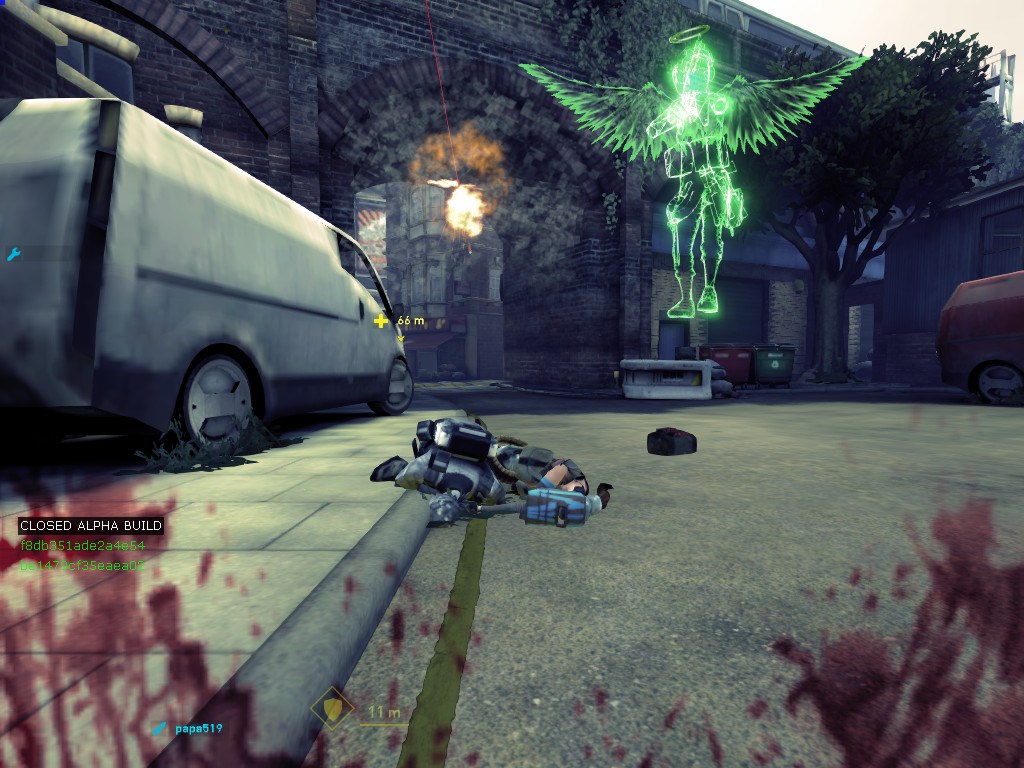1024x768 pixels.
Task: Select the blue wrench icon at left edge
Action: pos(13,255)
